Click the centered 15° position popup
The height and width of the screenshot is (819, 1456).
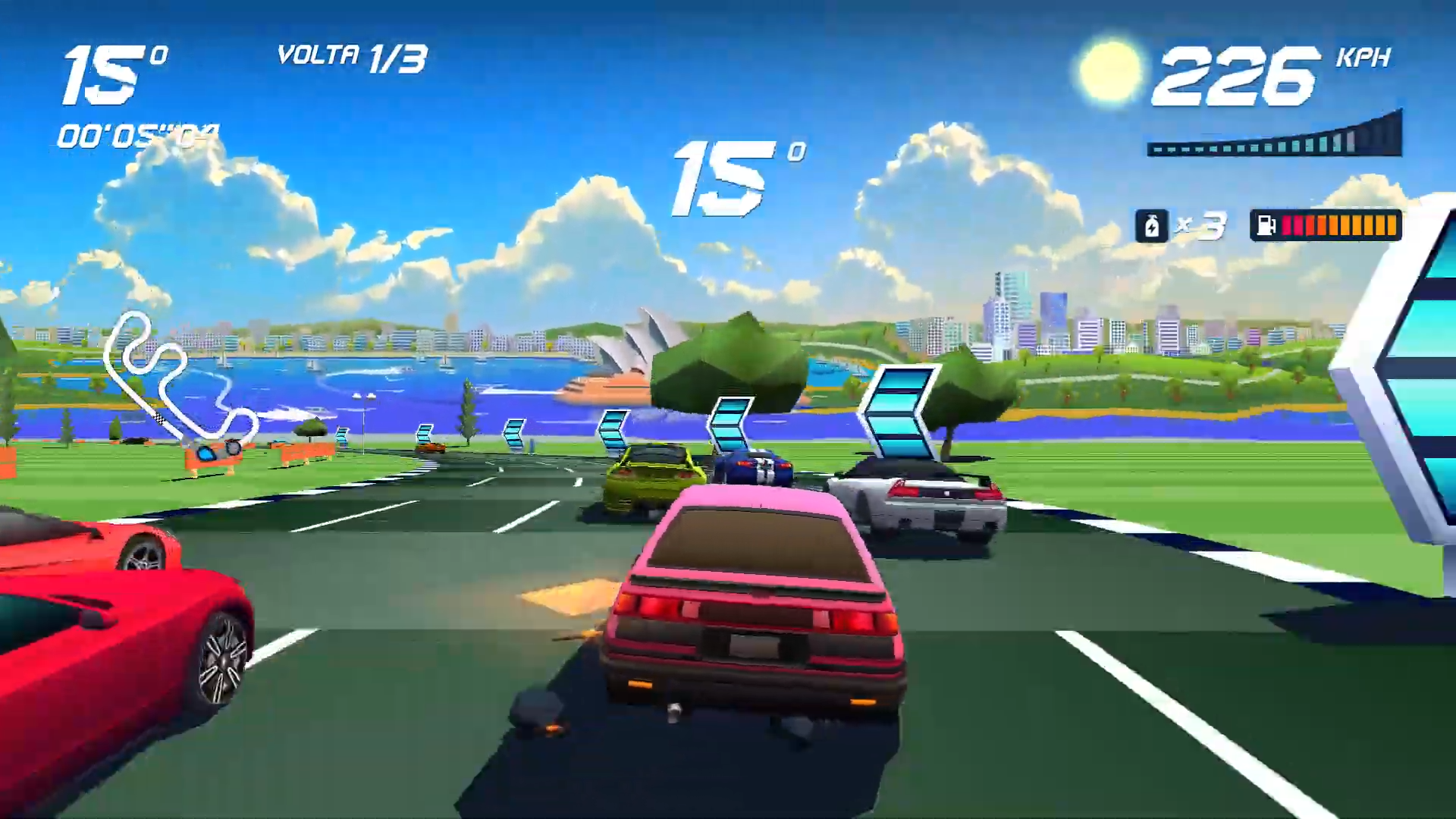[720, 174]
